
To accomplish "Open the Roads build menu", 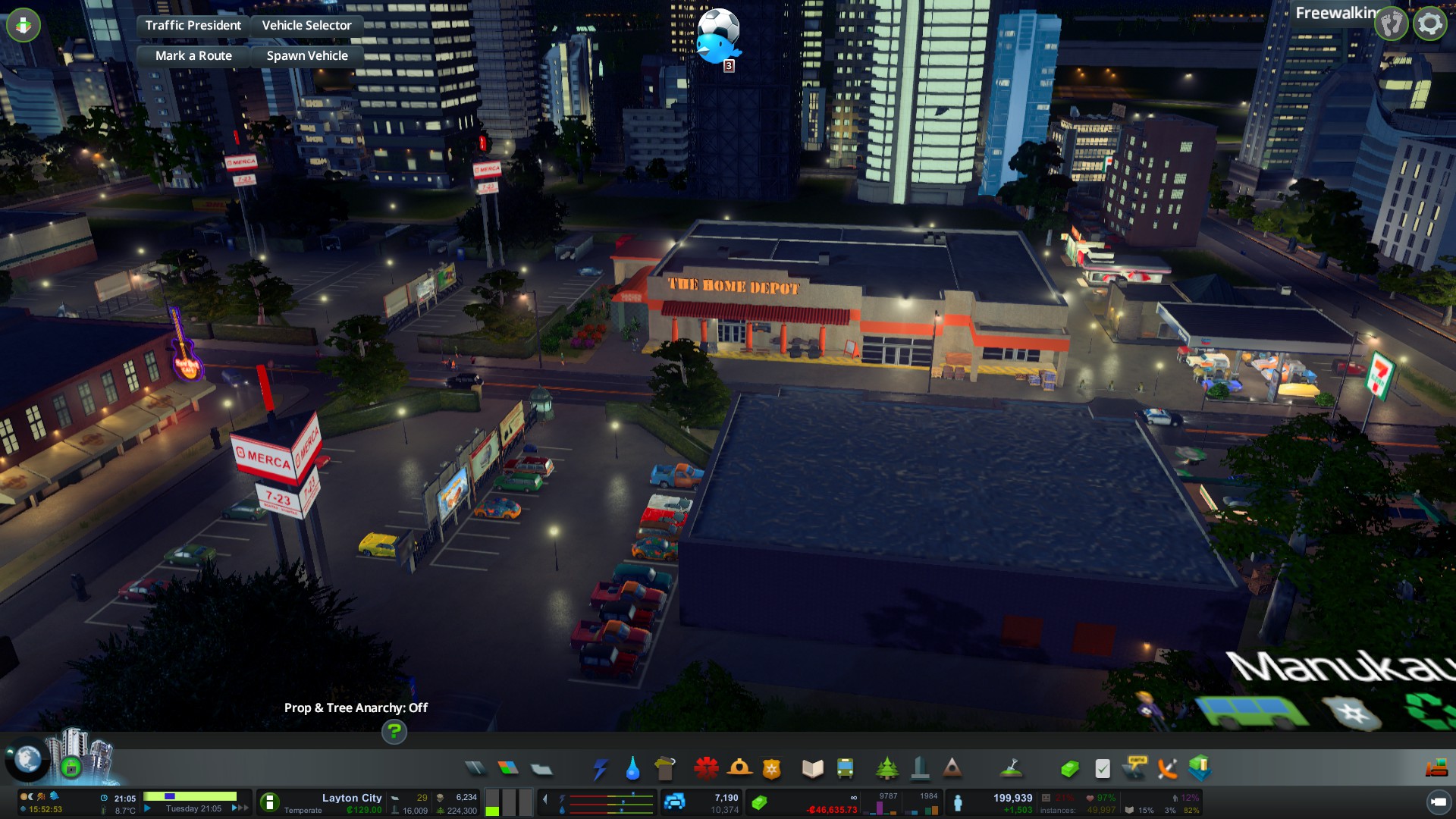I will [x=475, y=769].
